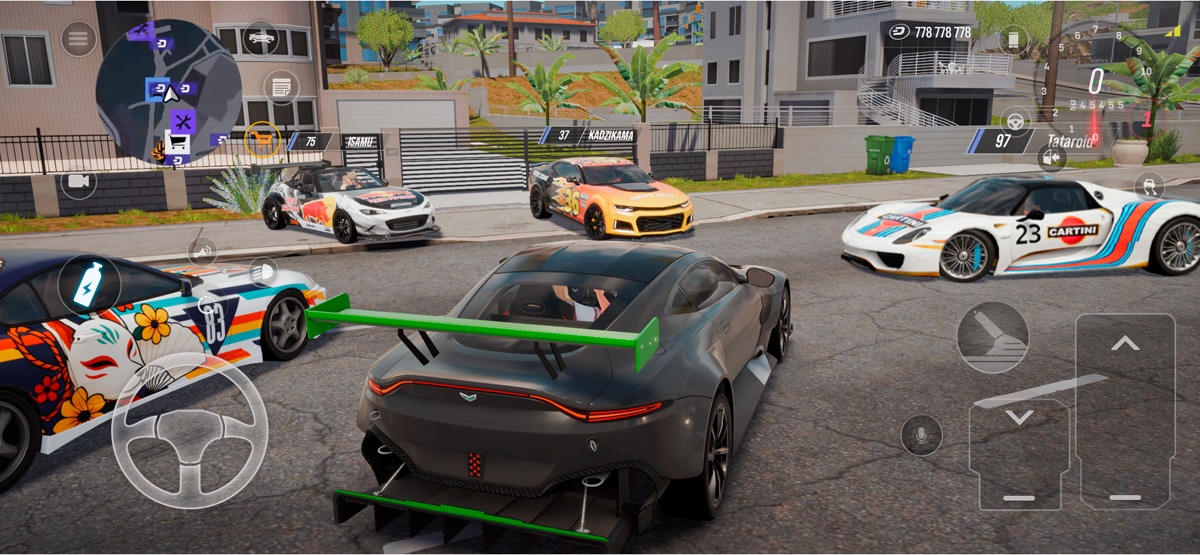The width and height of the screenshot is (1200, 555).
Task: Pull the handbrake button
Action: point(992,337)
